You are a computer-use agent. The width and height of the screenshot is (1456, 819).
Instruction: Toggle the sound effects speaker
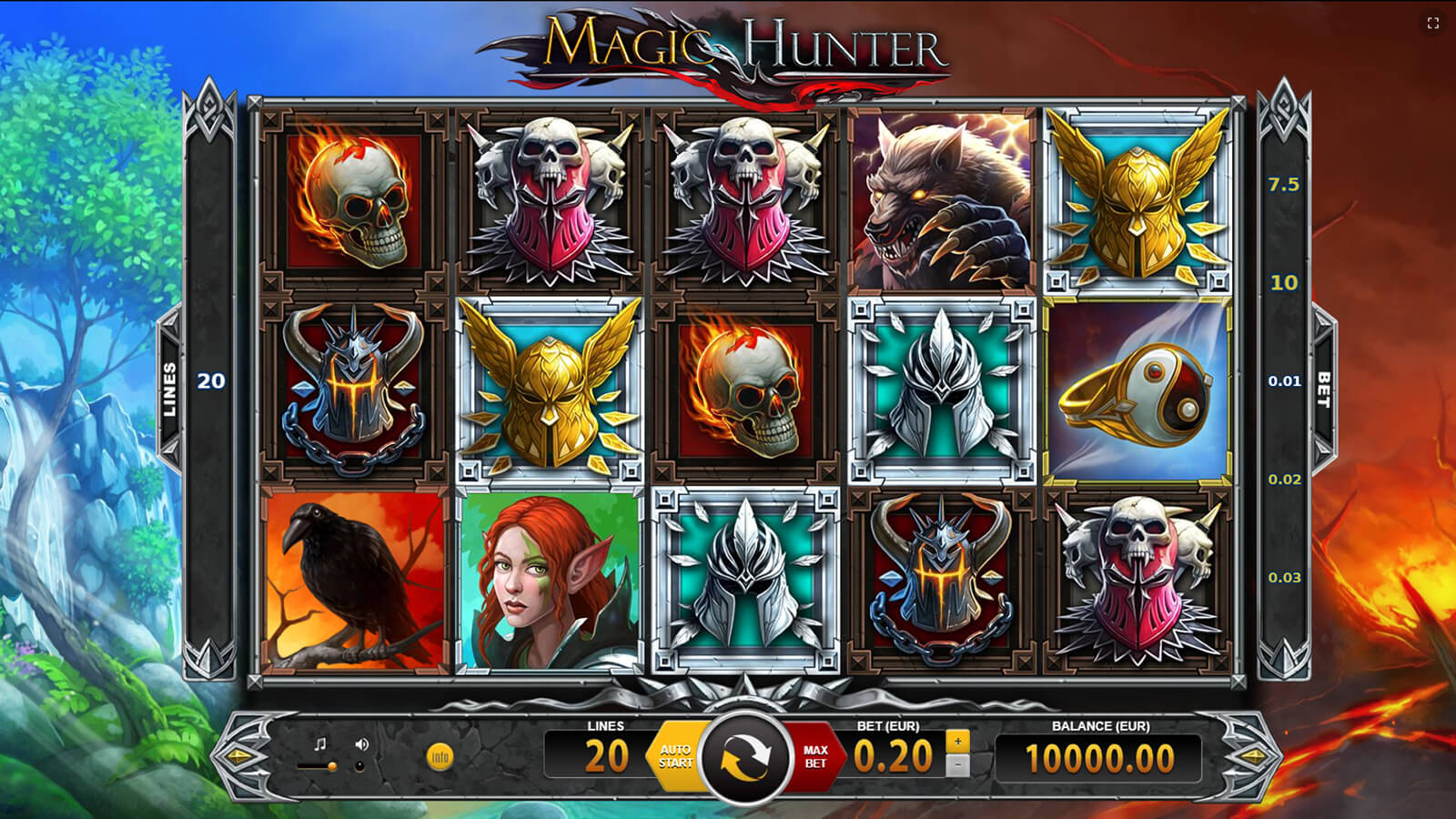pyautogui.click(x=362, y=744)
